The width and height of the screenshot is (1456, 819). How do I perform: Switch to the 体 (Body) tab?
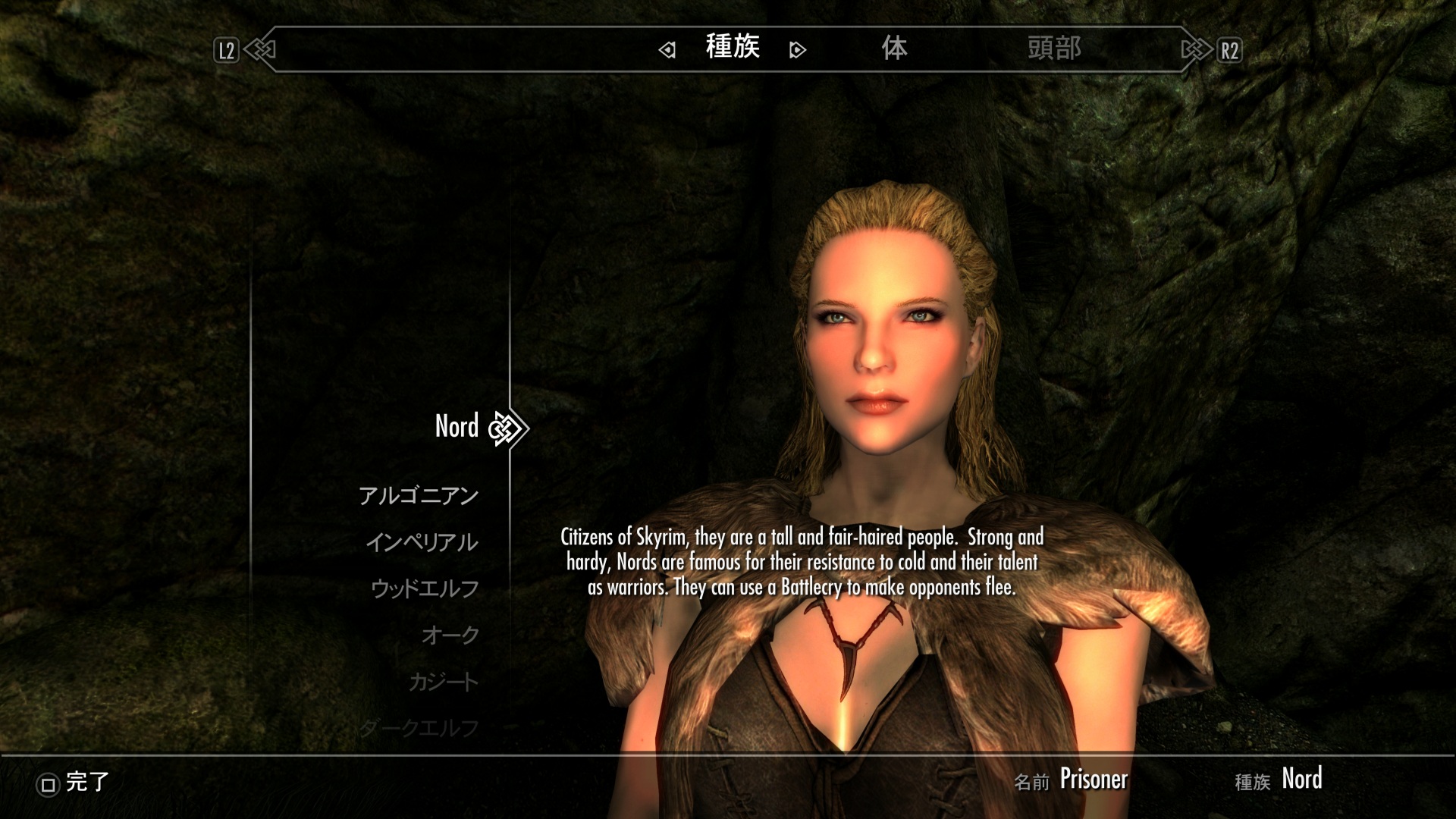coord(894,49)
